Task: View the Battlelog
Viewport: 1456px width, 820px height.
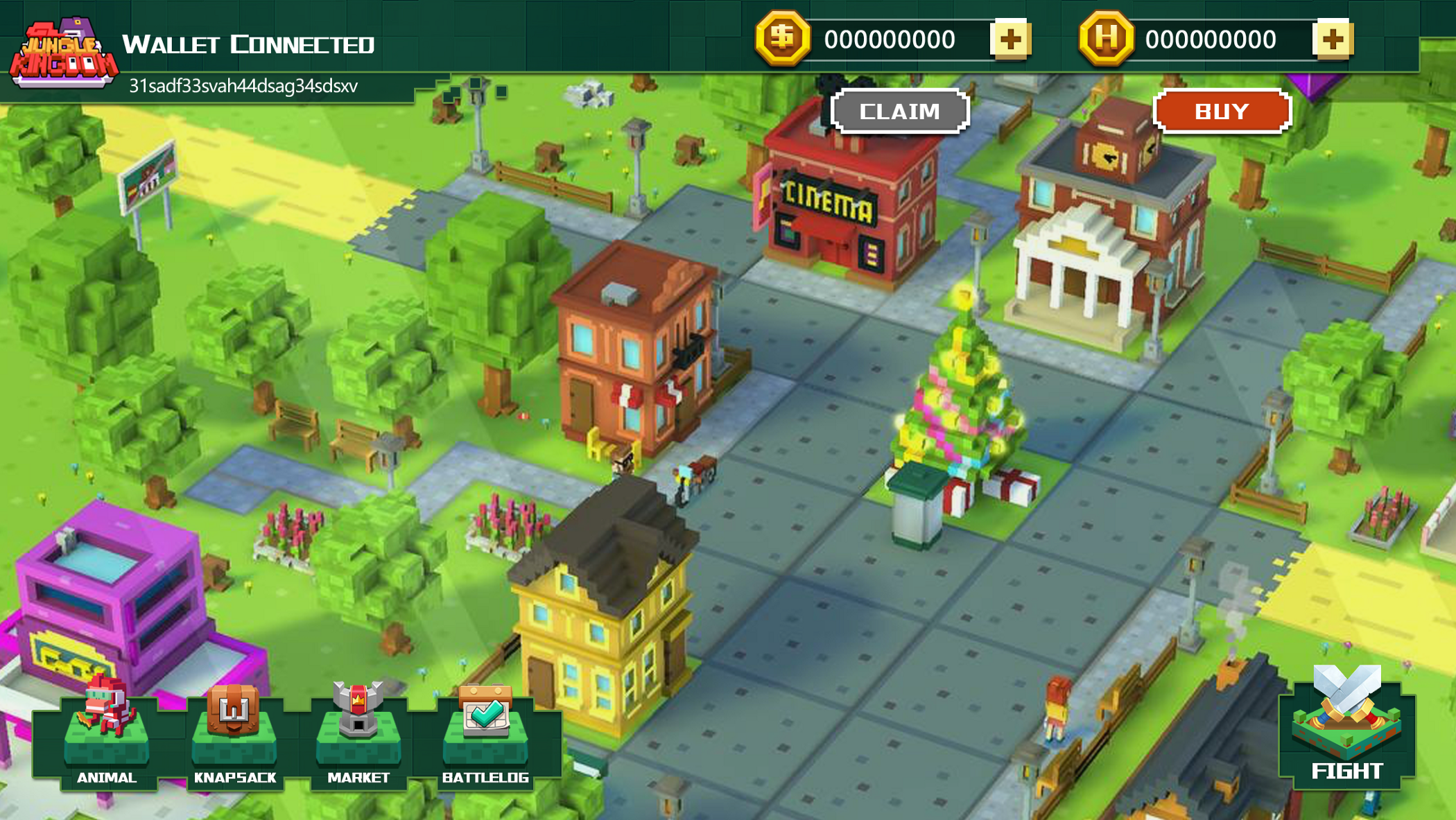Action: click(485, 738)
